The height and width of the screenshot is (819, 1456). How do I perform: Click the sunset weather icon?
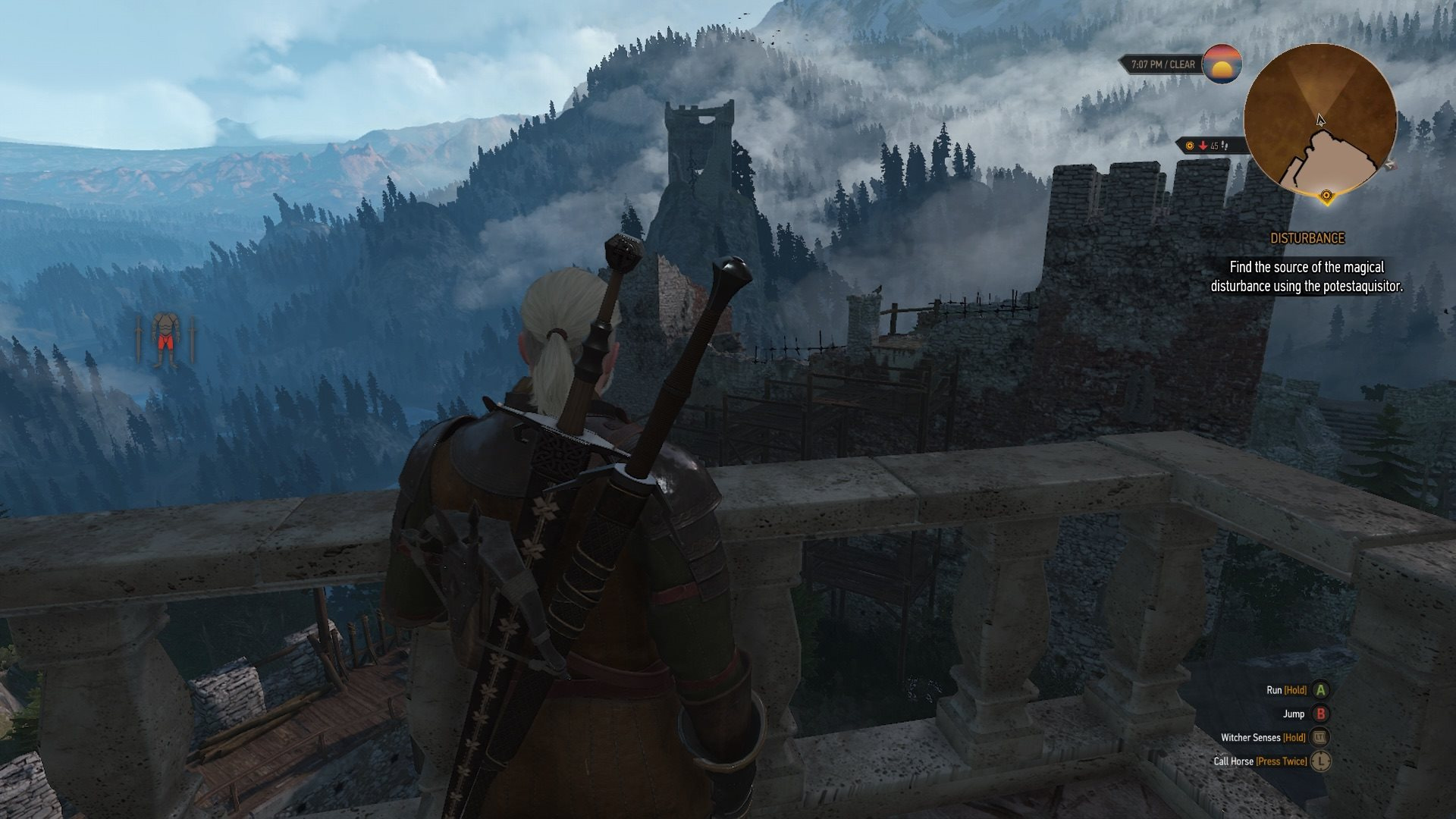click(x=1222, y=64)
